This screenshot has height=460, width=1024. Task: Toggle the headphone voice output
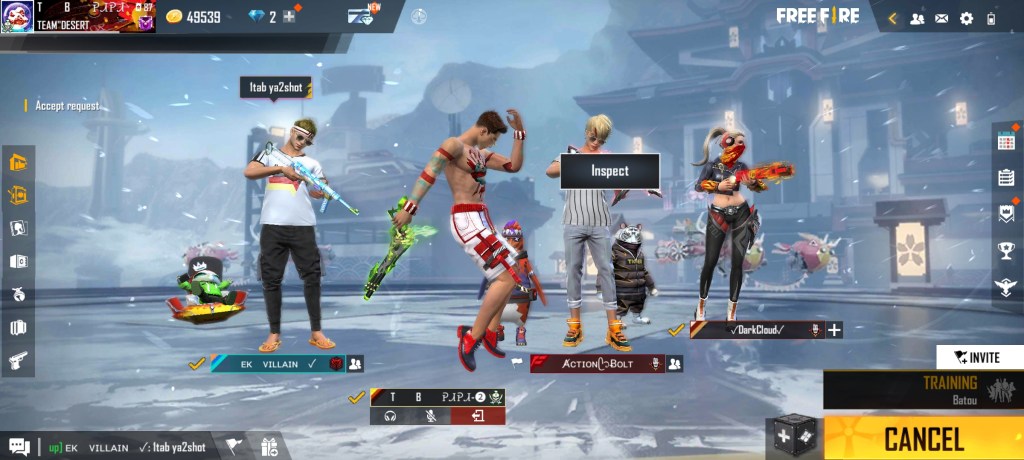coord(390,415)
